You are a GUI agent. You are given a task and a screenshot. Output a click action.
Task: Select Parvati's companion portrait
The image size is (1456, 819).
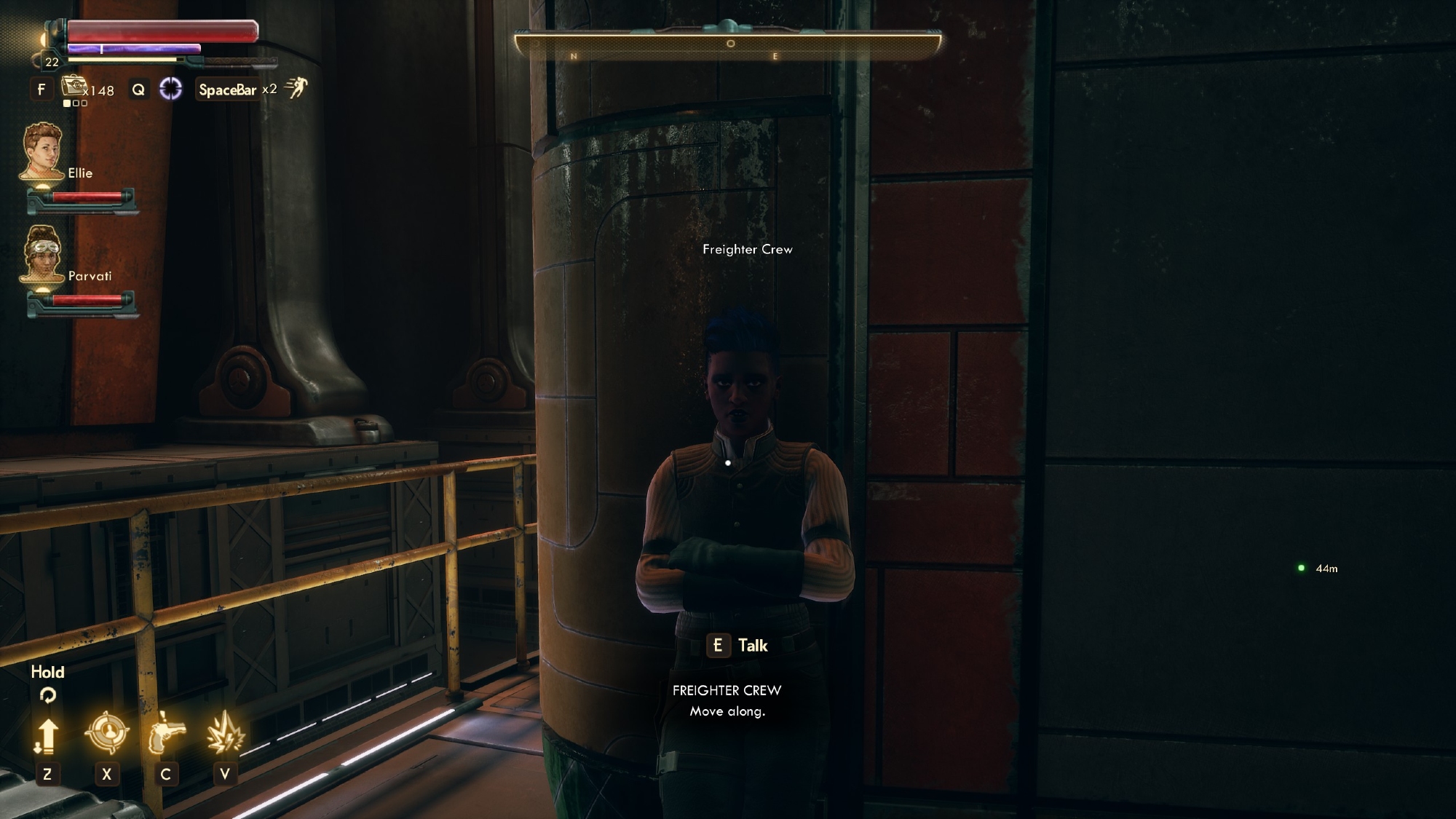[x=42, y=253]
